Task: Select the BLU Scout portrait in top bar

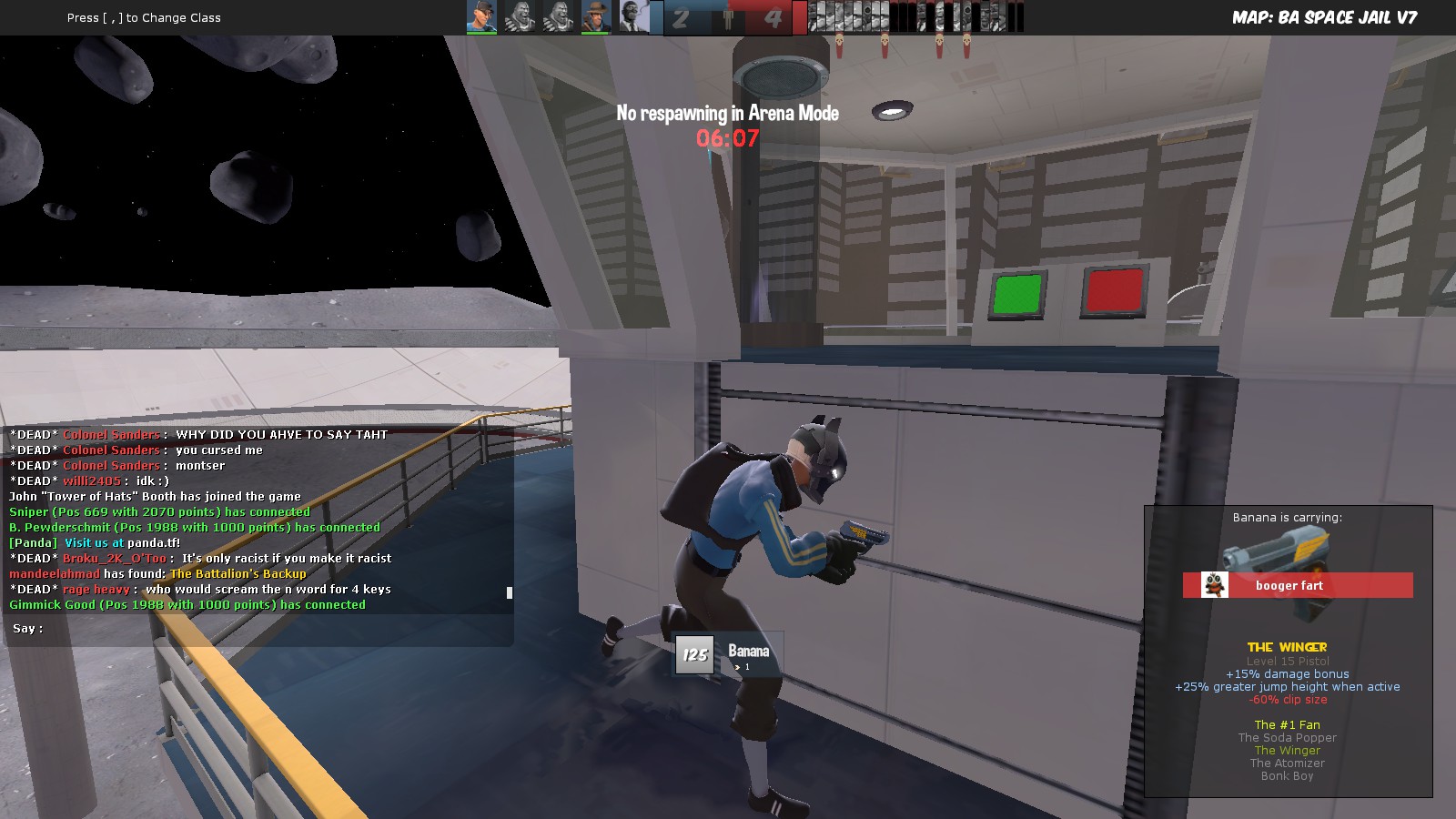Action: click(x=481, y=16)
